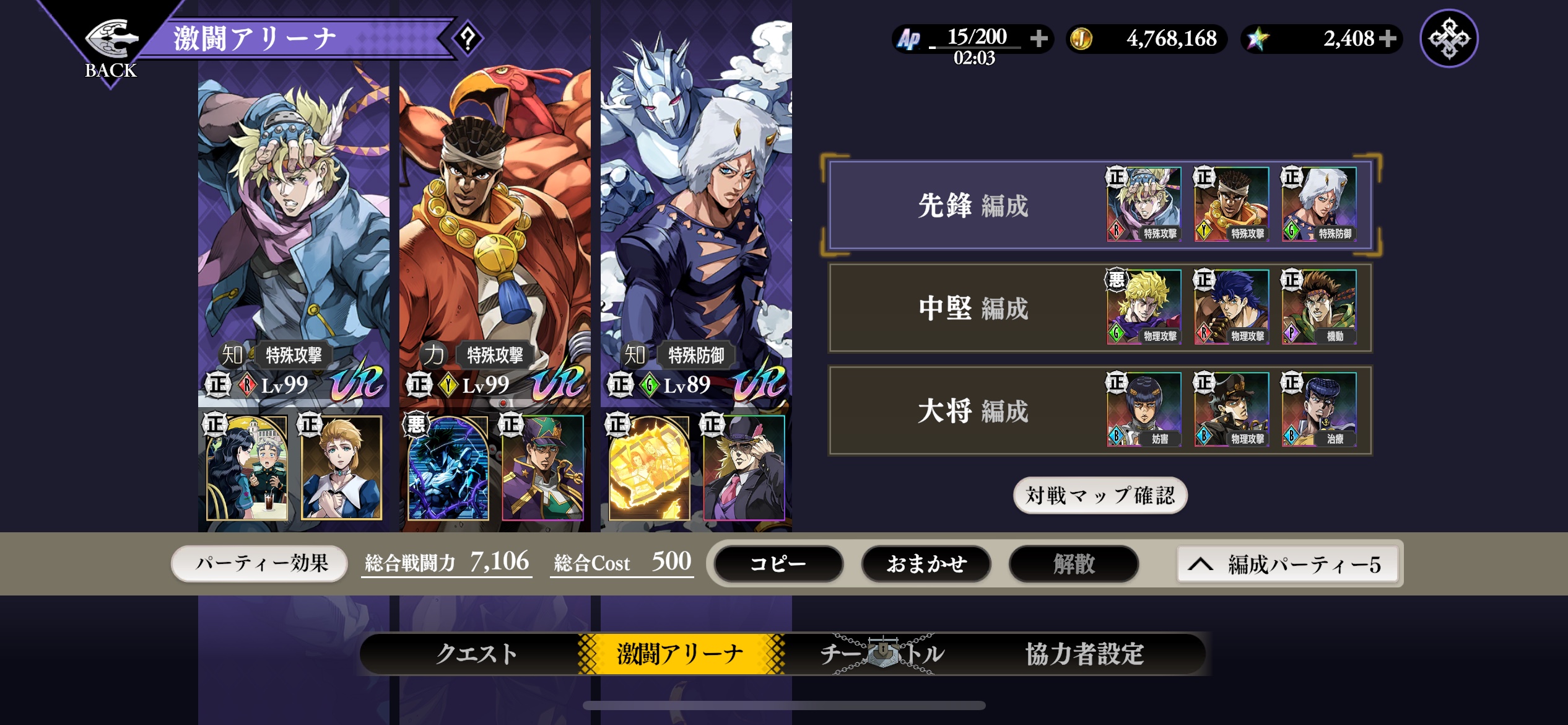Click the コピー copy button
The height and width of the screenshot is (725, 1568).
(778, 564)
